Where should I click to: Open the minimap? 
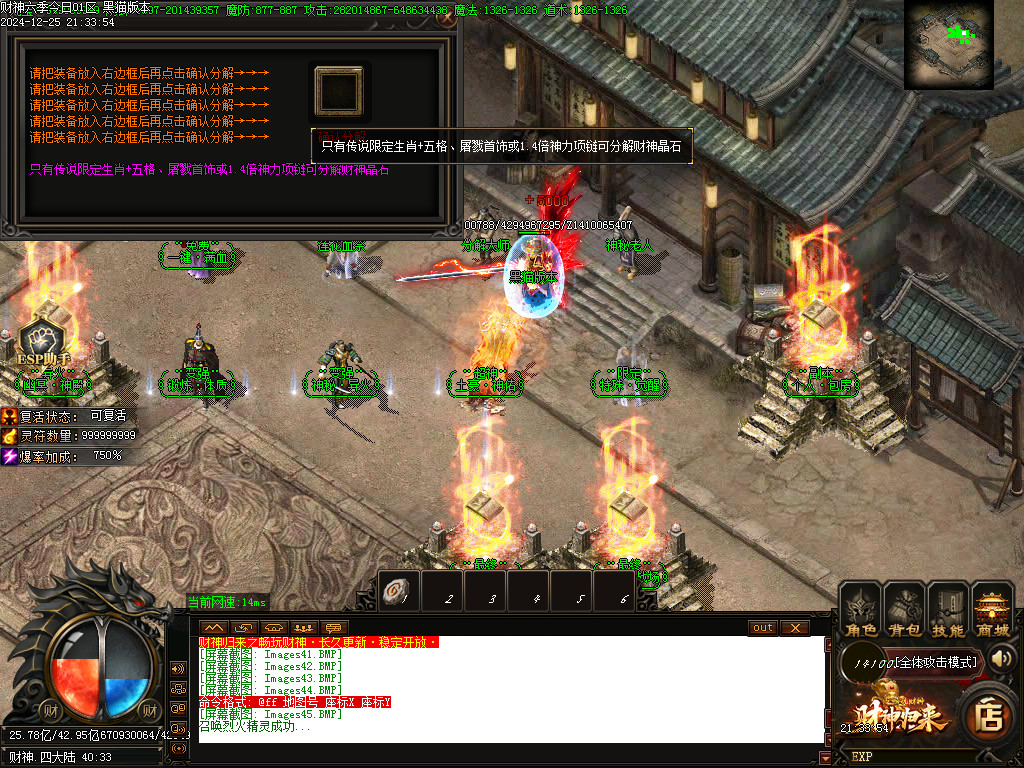948,45
